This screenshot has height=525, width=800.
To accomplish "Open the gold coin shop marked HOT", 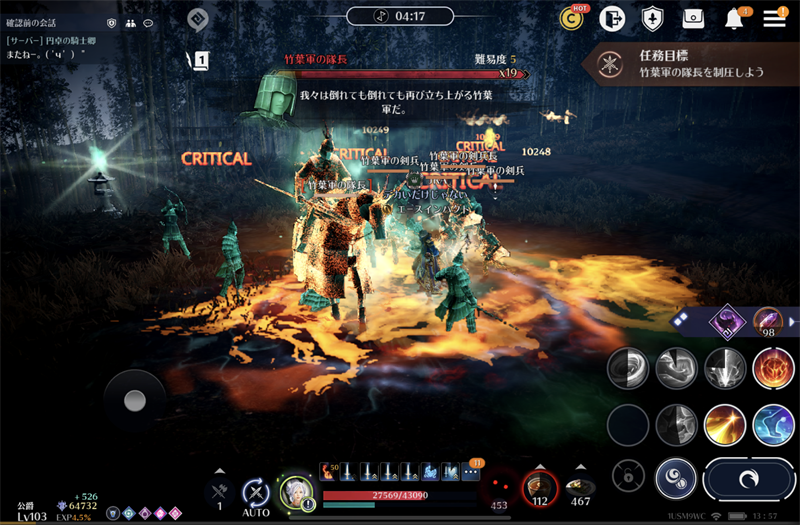I will coord(572,18).
